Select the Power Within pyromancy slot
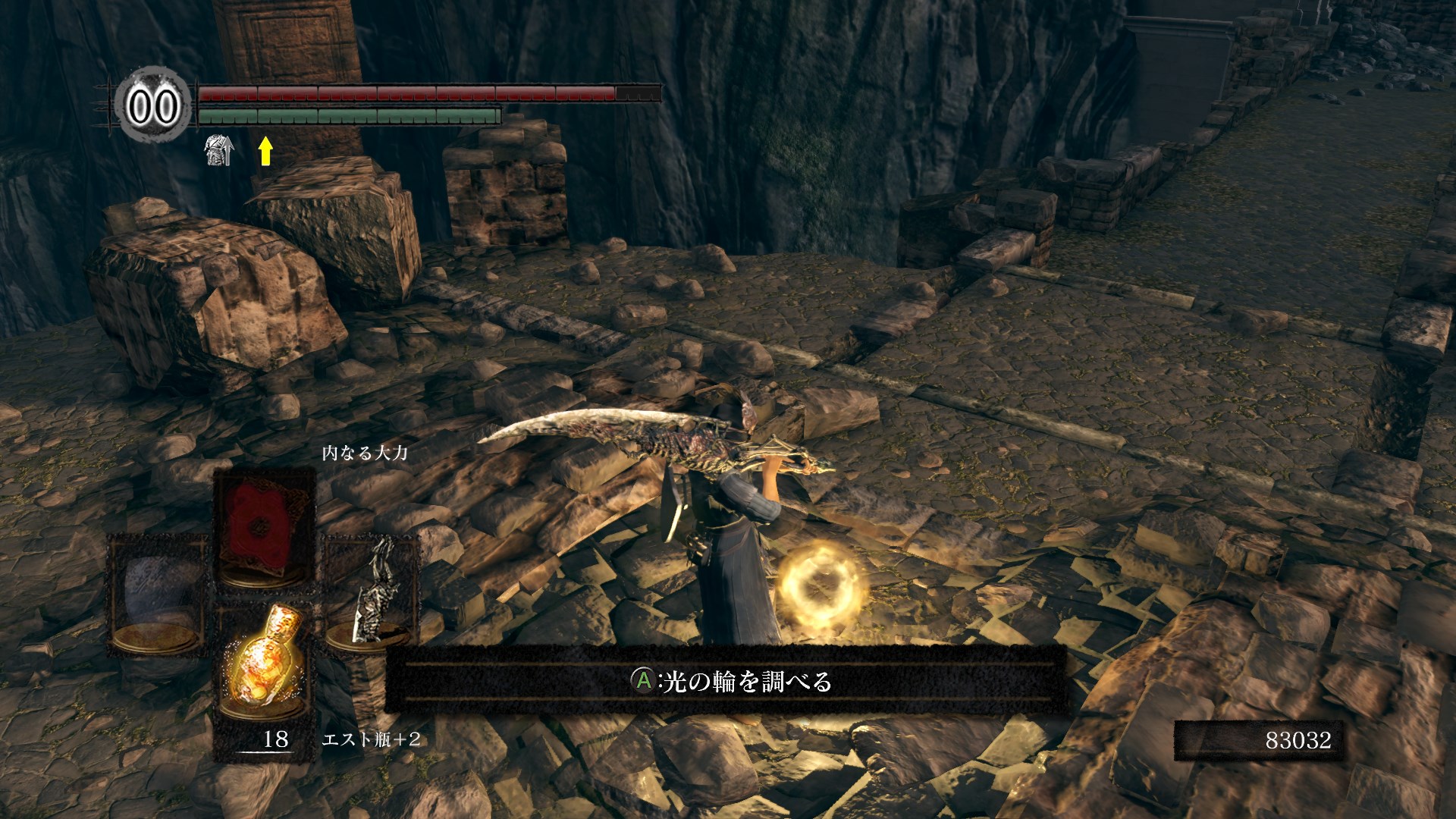This screenshot has width=1456, height=819. (264, 528)
